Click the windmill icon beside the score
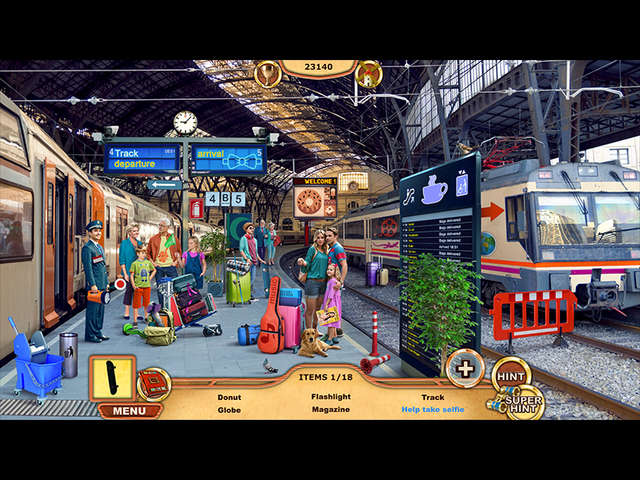 point(368,73)
